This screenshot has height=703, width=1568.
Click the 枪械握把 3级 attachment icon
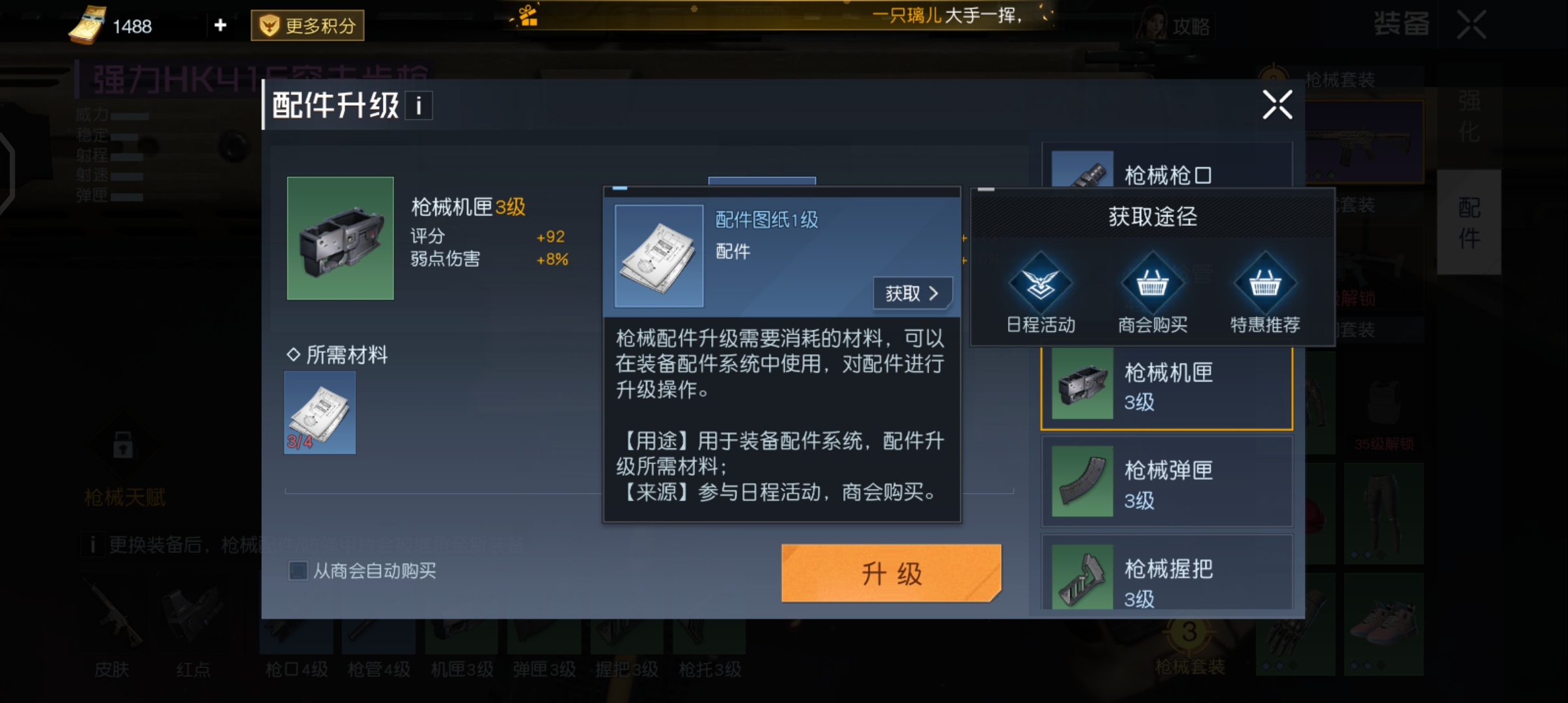1081,577
